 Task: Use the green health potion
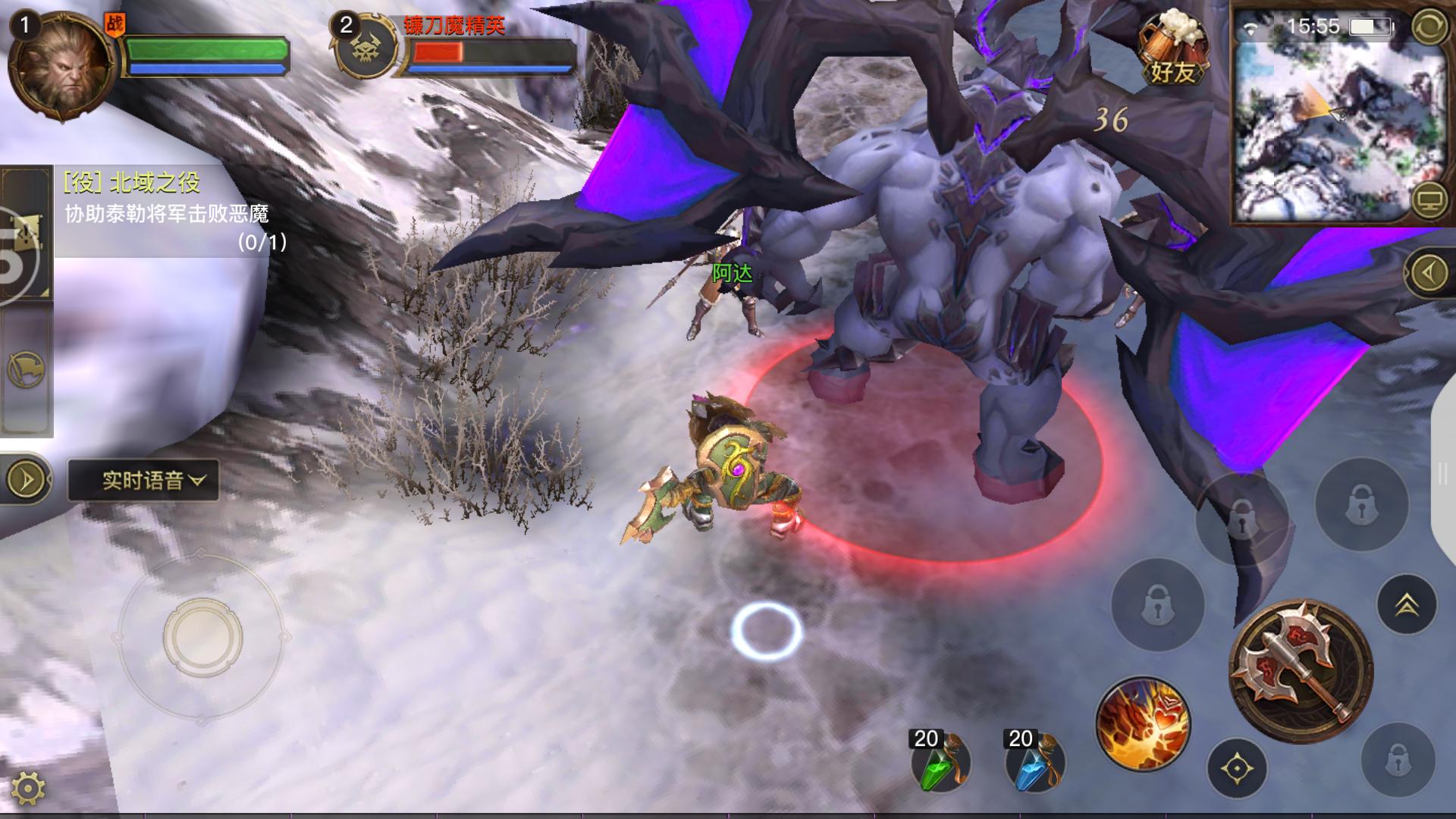pos(939,762)
